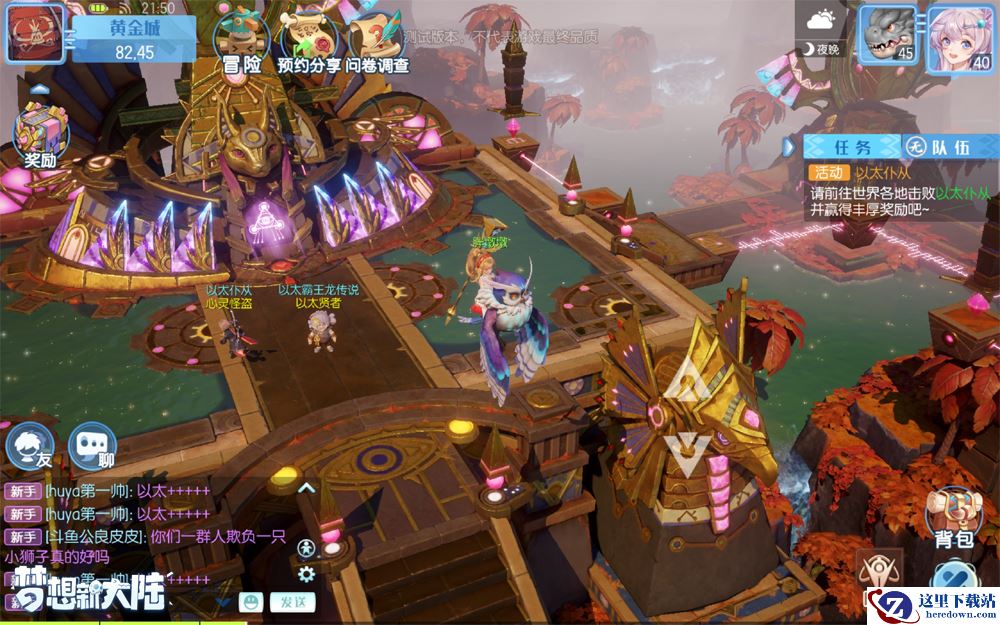Select the grey dinosaur pet portrait
1000x625 pixels.
click(x=888, y=38)
